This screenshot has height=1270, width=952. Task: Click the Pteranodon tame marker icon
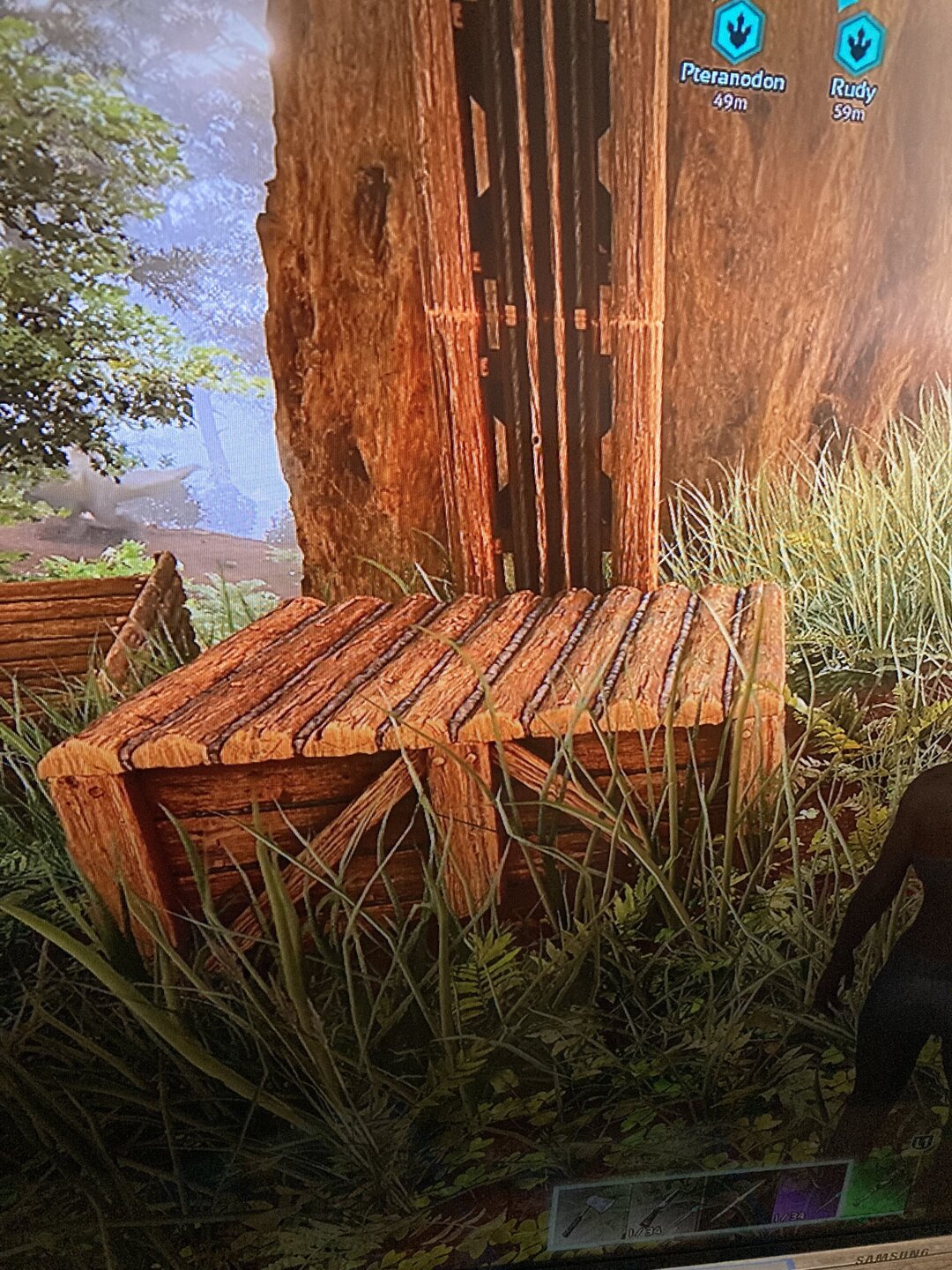[x=737, y=33]
